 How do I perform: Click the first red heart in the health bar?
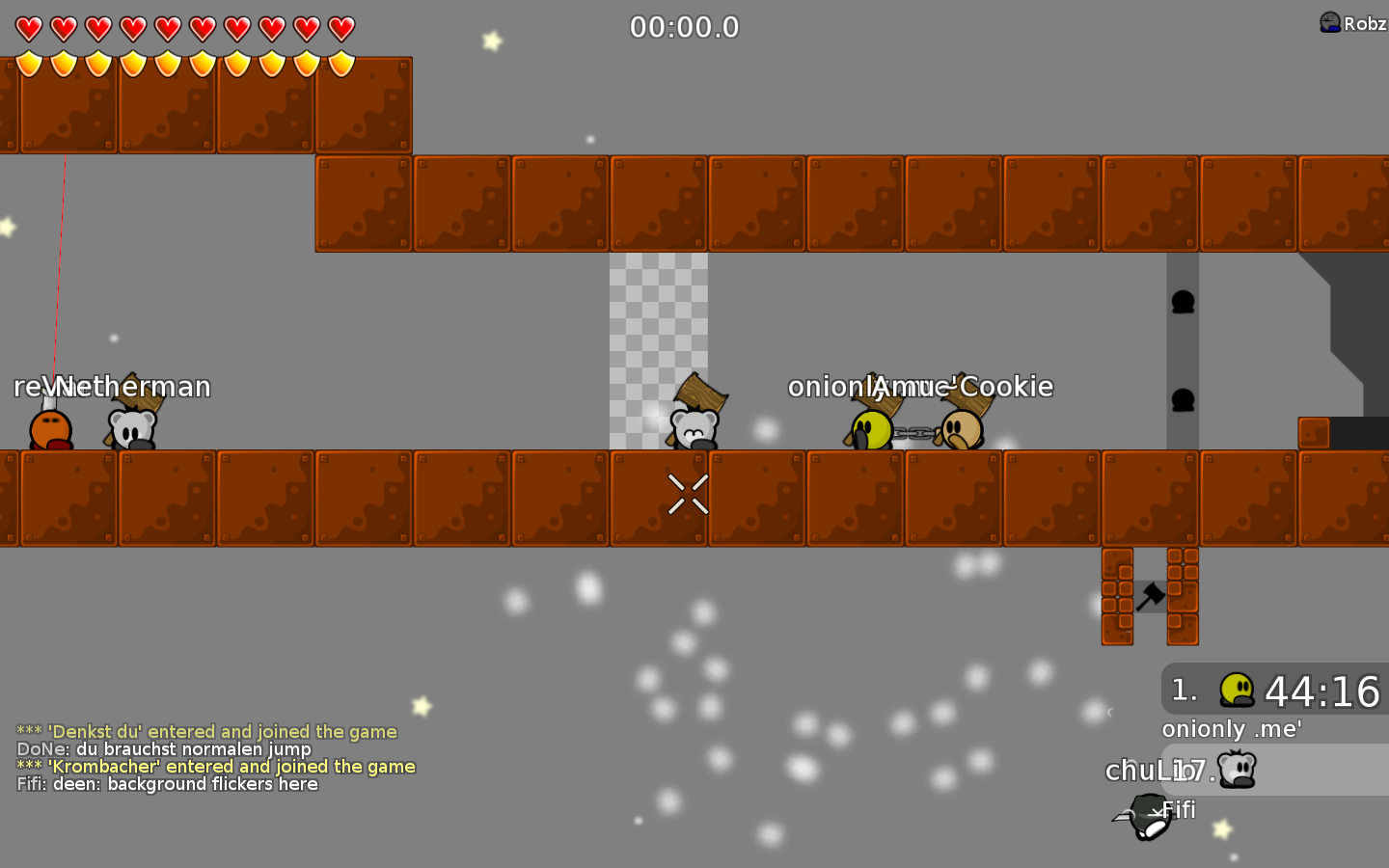30,29
